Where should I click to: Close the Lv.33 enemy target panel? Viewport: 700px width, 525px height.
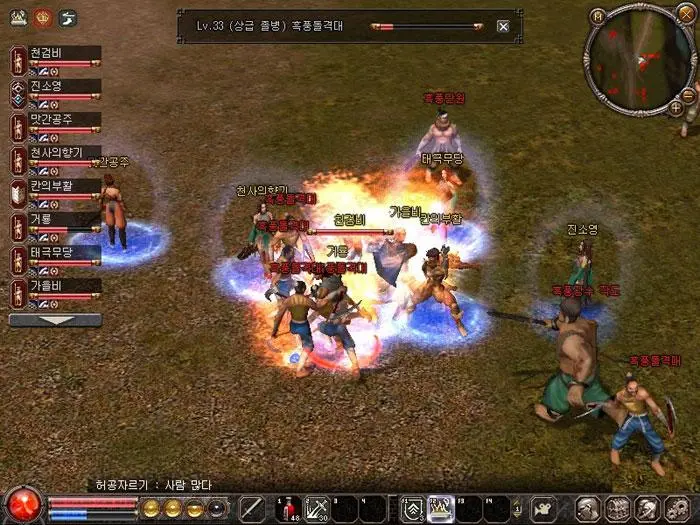503,27
